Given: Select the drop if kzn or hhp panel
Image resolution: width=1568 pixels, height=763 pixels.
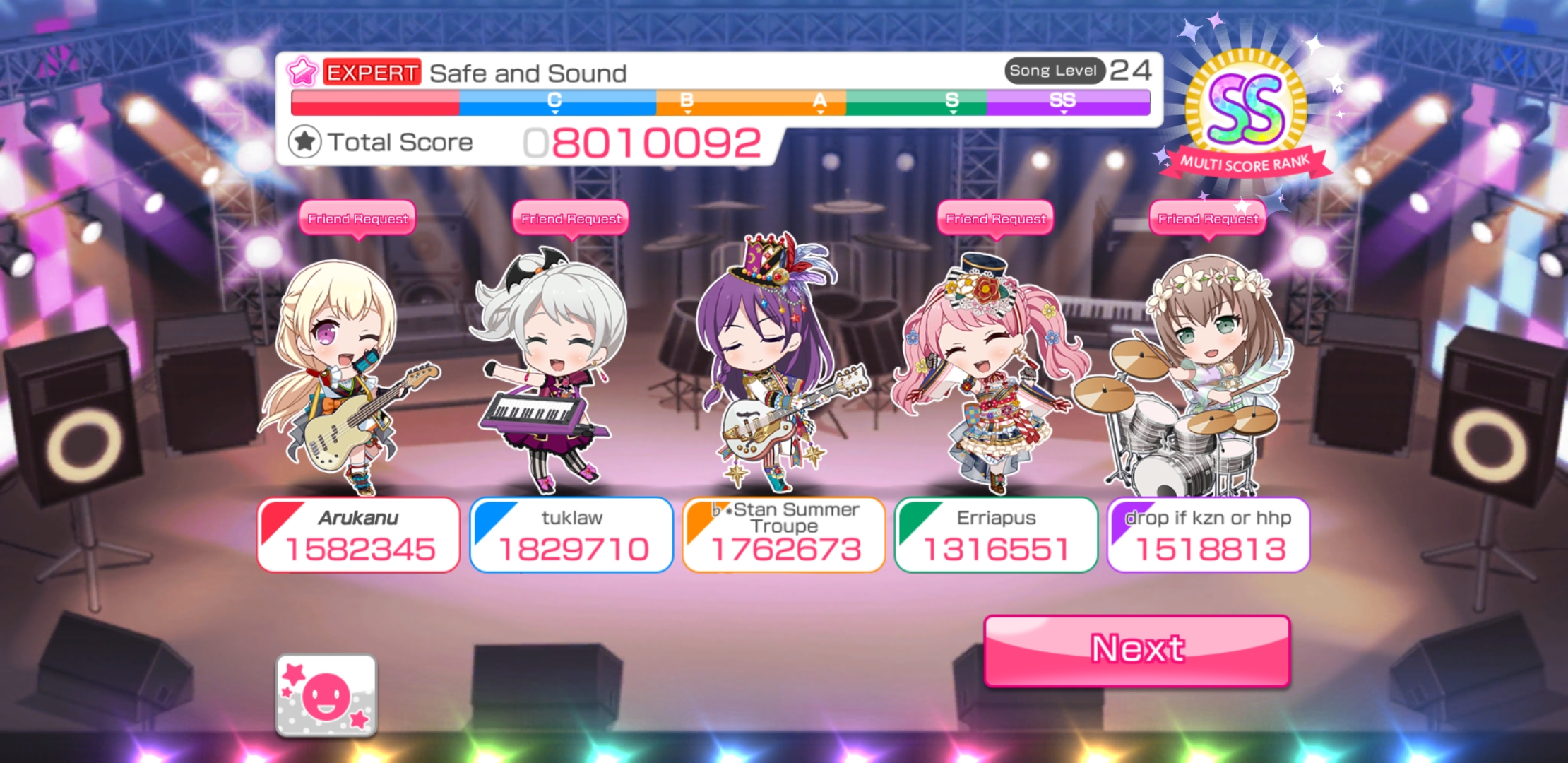Looking at the screenshot, I should 1208,535.
